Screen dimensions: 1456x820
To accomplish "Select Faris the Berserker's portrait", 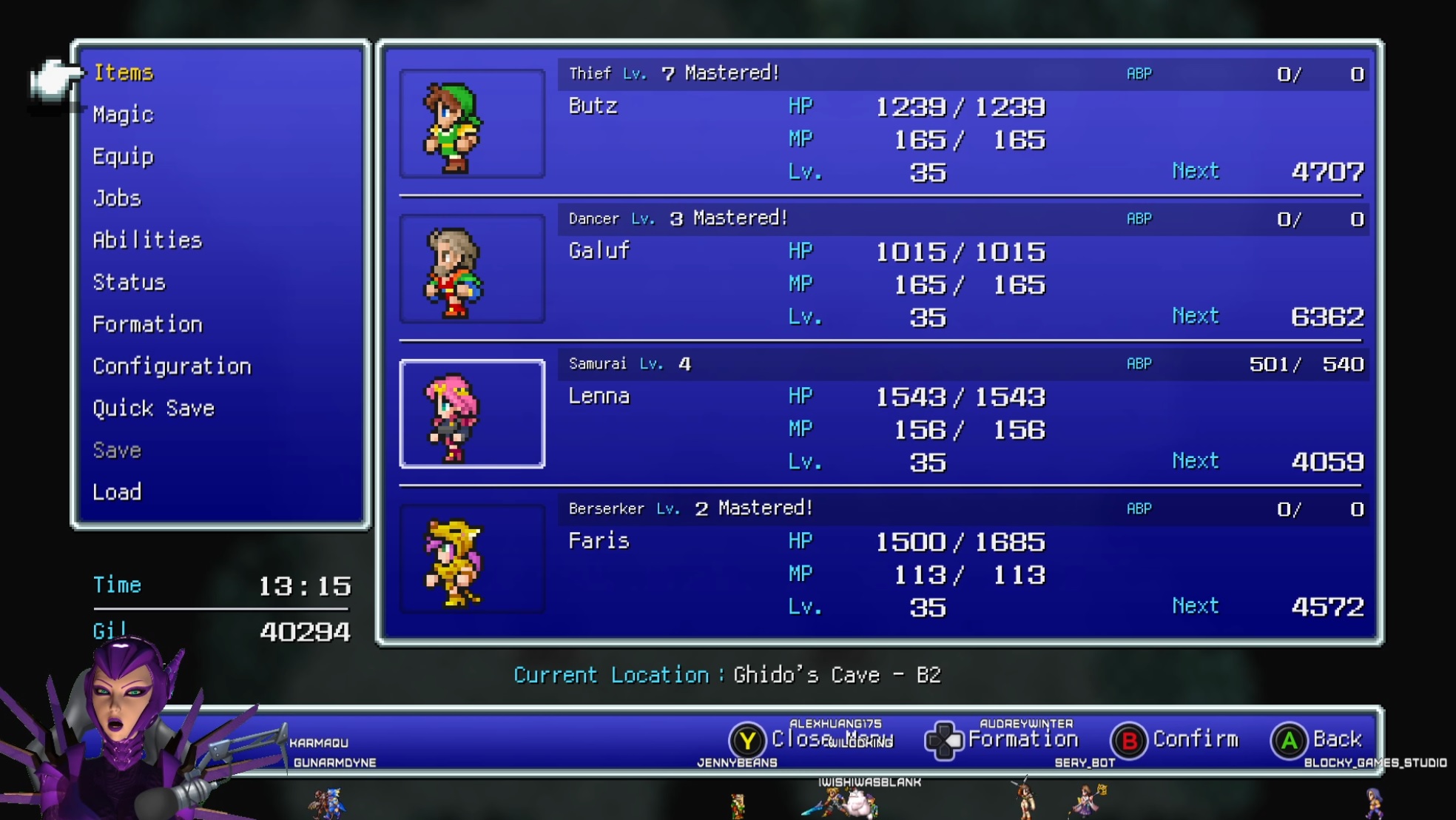I will pos(472,559).
